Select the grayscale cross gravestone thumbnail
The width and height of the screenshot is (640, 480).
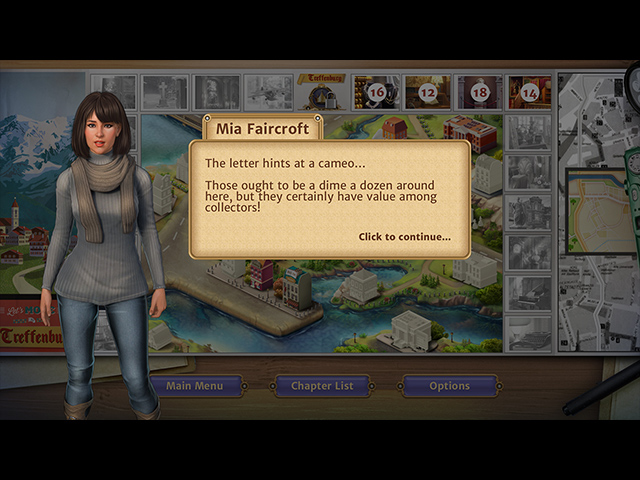point(164,92)
